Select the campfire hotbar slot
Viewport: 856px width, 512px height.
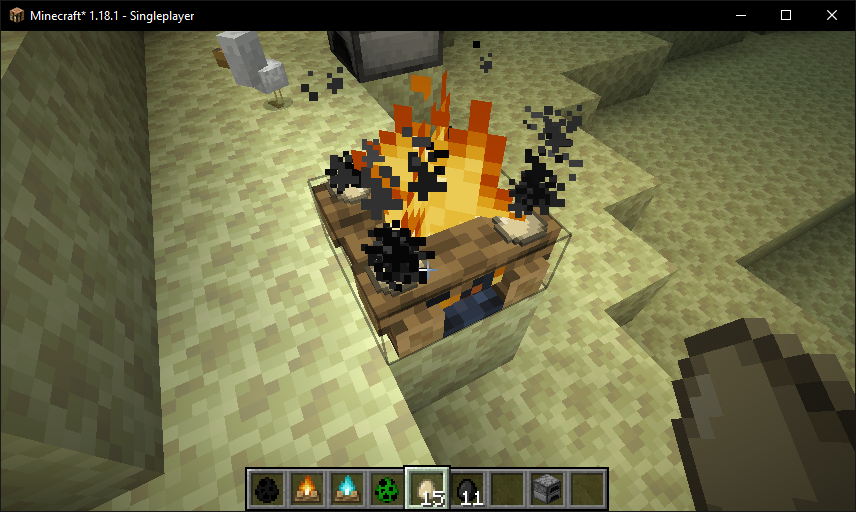(307, 488)
